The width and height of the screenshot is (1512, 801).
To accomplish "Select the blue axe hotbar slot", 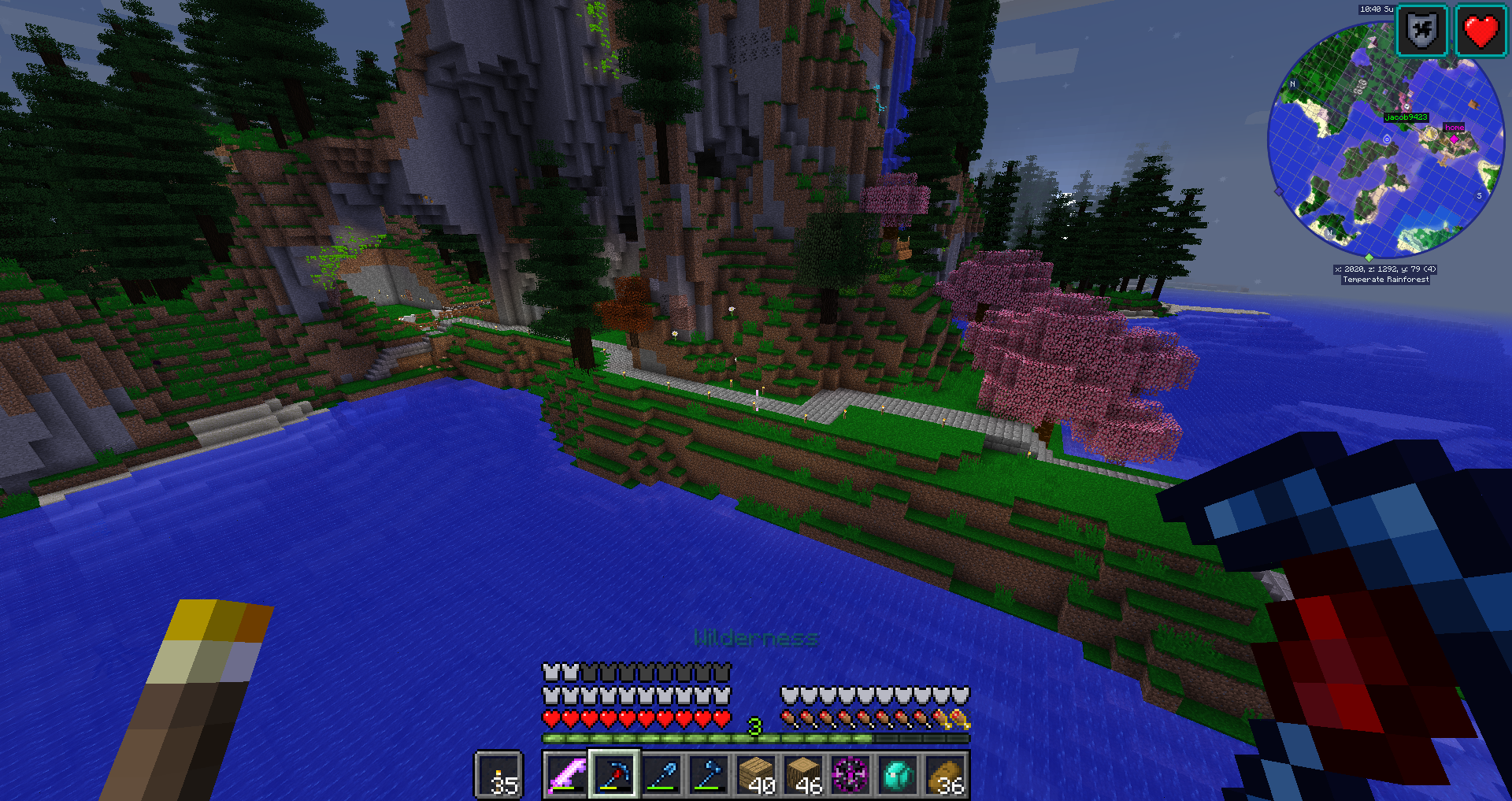I will [709, 775].
